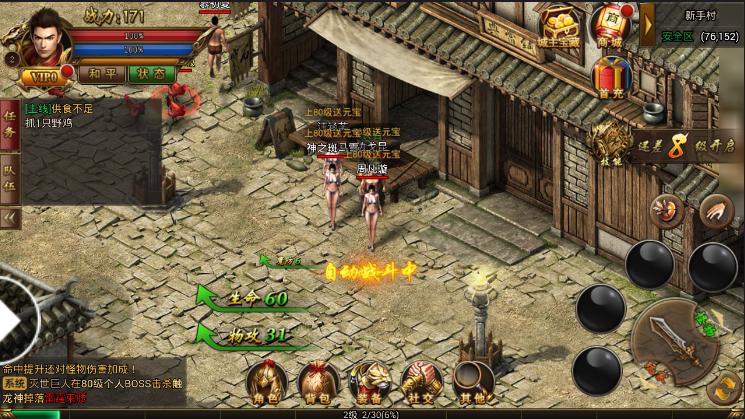Claim the 首充 first-recharge gift box
Image resolution: width=745 pixels, height=419 pixels.
click(x=609, y=76)
